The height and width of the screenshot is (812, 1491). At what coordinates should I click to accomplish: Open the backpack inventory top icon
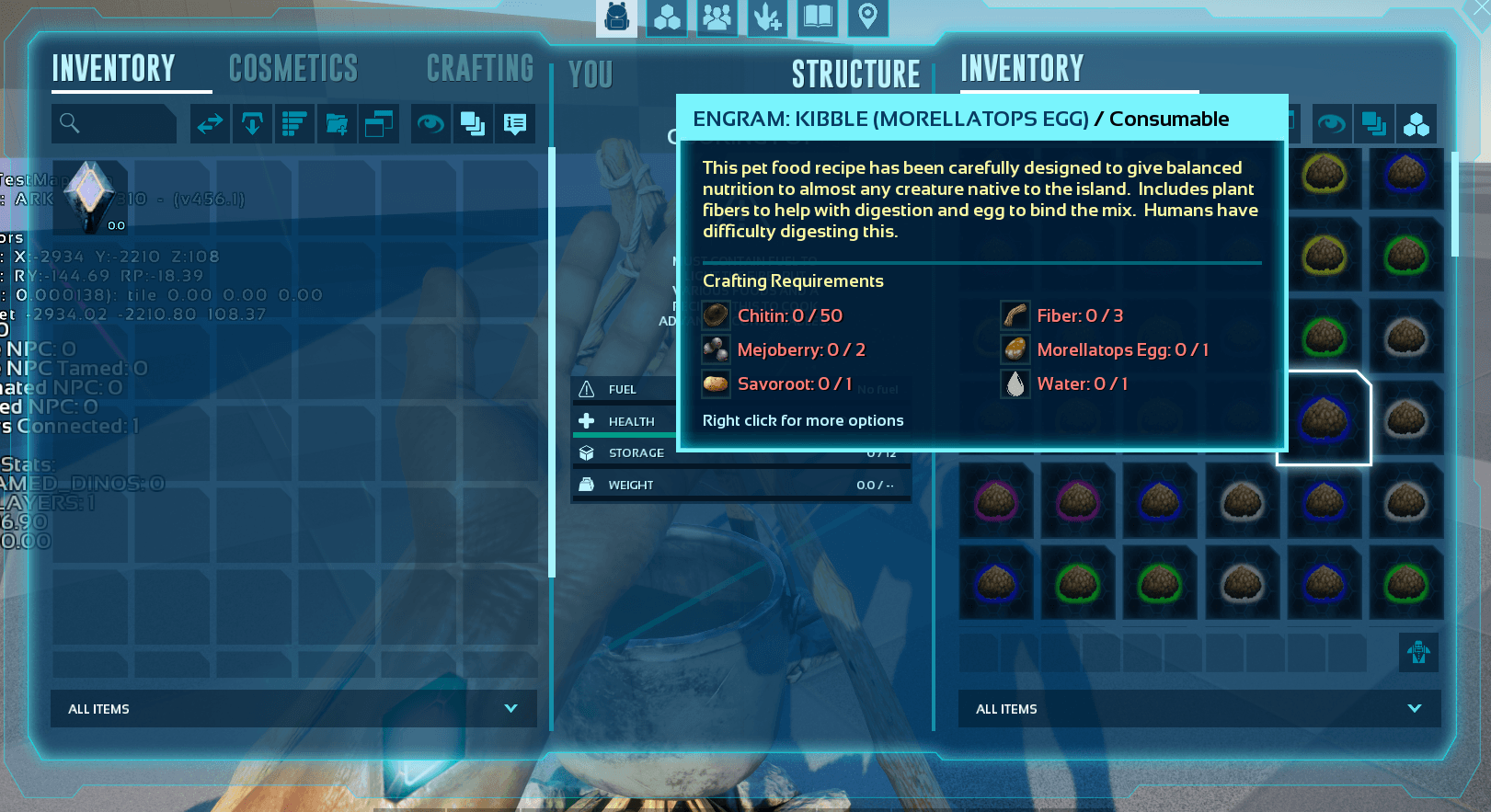[616, 17]
